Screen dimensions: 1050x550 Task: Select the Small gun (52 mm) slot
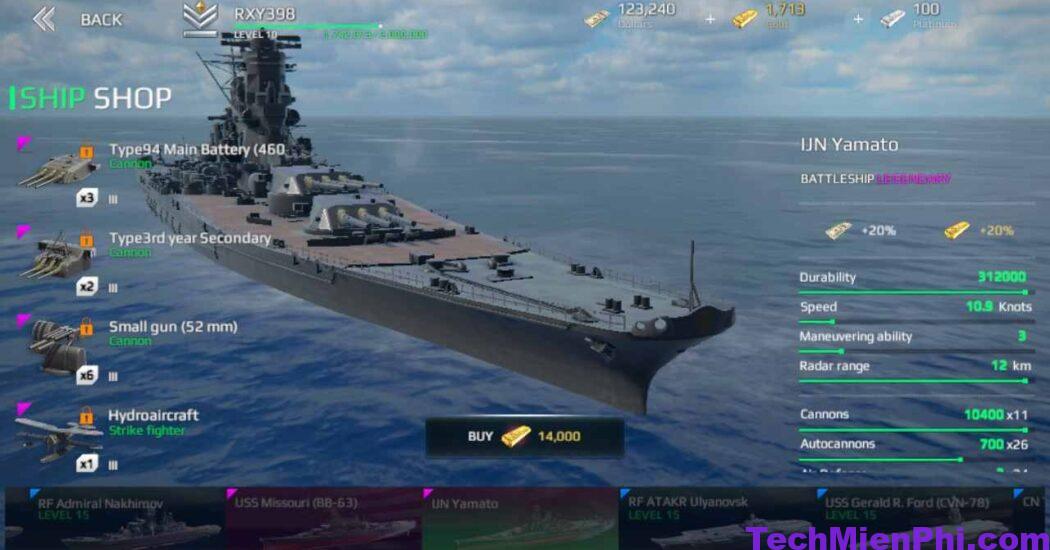[150, 336]
